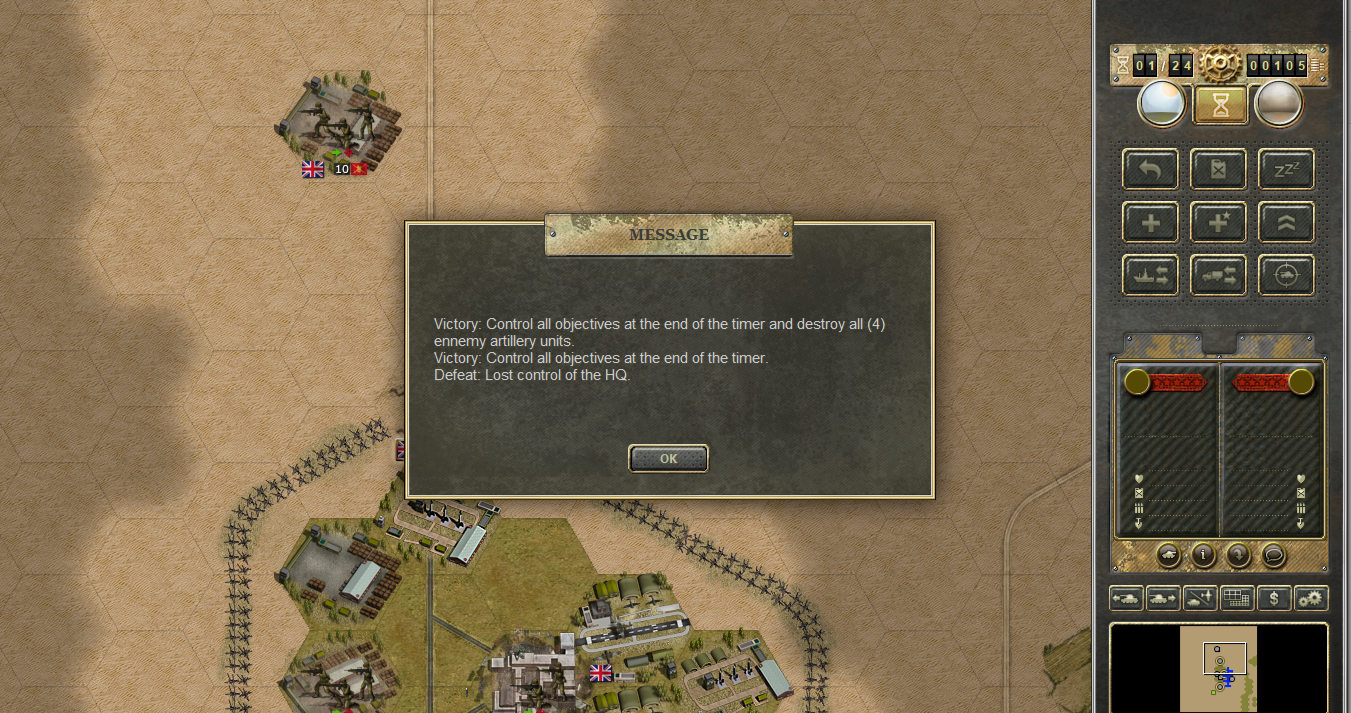This screenshot has width=1351, height=713.
Task: Go to previous unit with left-arrow tank
Action: tap(1127, 598)
